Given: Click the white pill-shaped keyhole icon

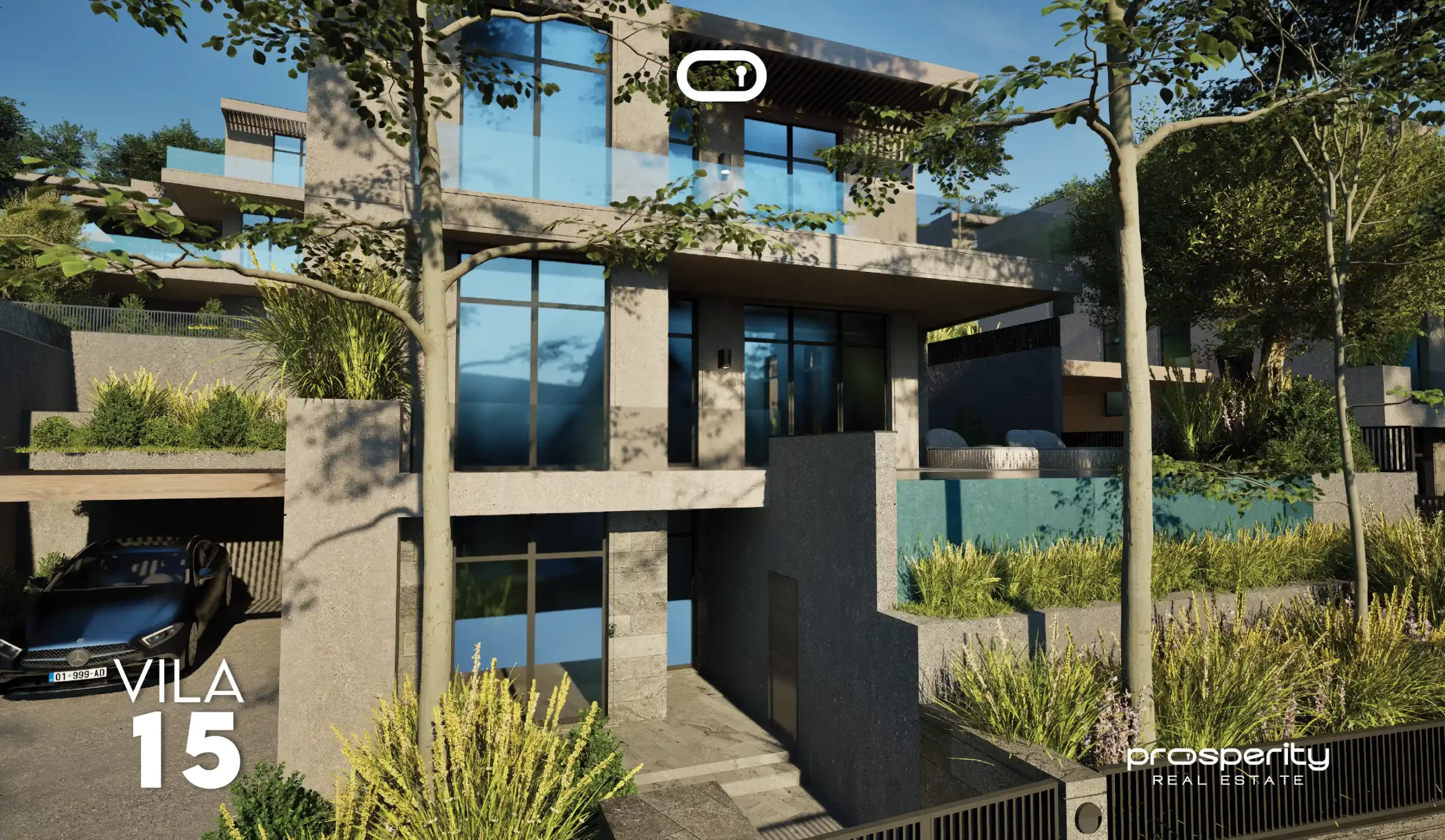Looking at the screenshot, I should 721,76.
